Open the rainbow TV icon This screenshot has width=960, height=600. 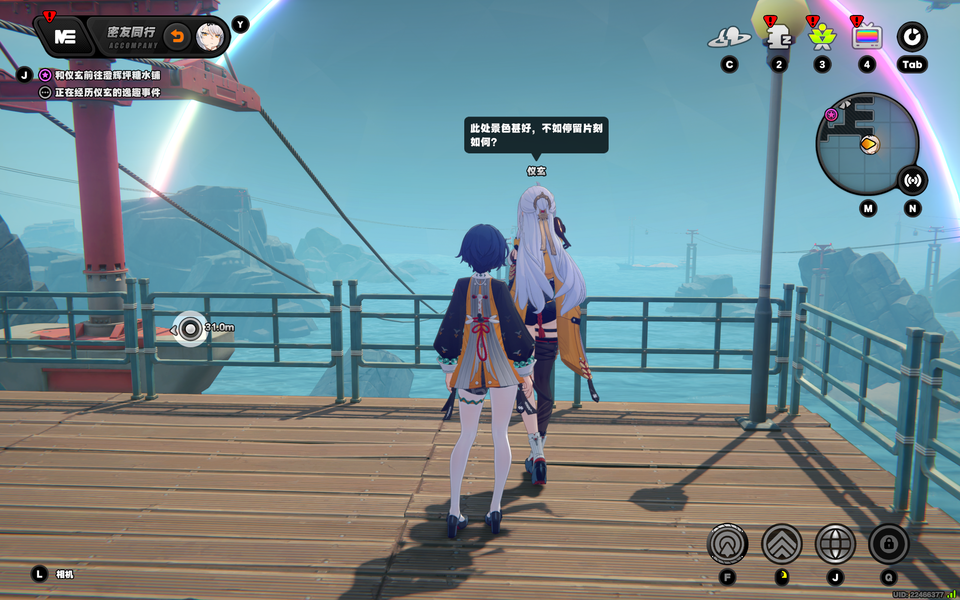point(866,37)
